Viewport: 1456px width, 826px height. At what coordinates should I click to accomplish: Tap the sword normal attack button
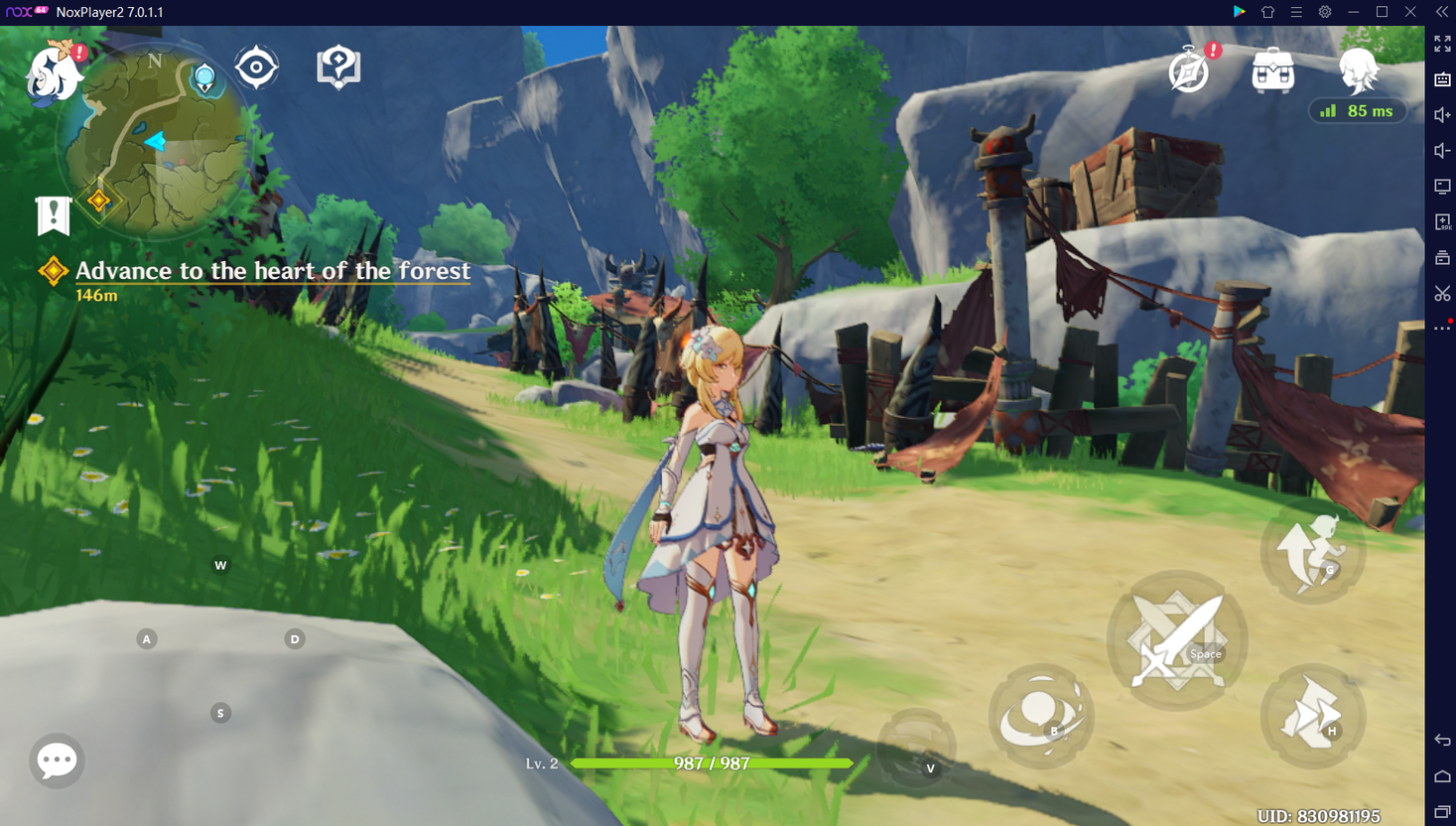point(1177,640)
